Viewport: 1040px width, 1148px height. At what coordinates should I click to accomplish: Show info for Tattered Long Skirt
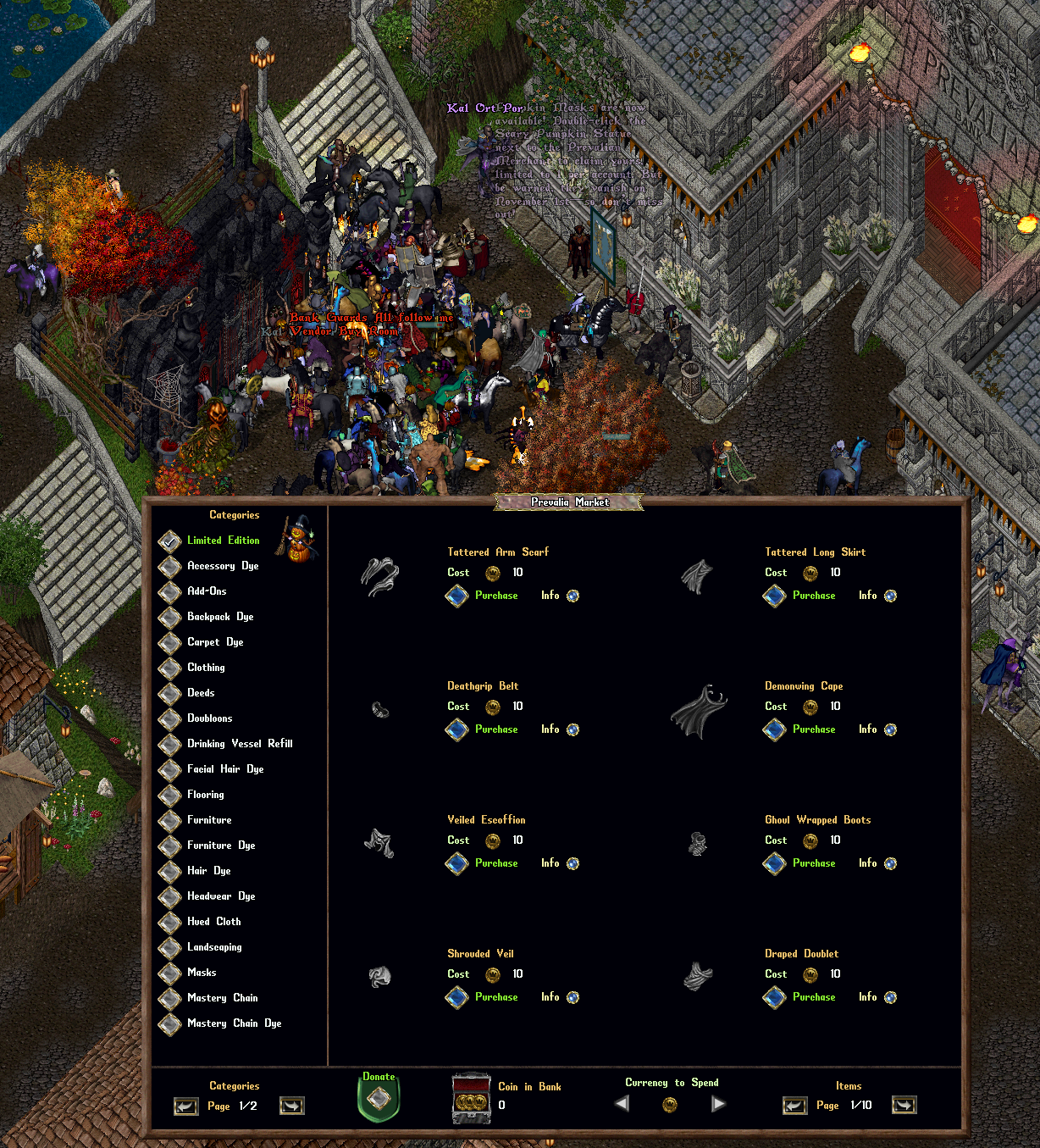890,596
